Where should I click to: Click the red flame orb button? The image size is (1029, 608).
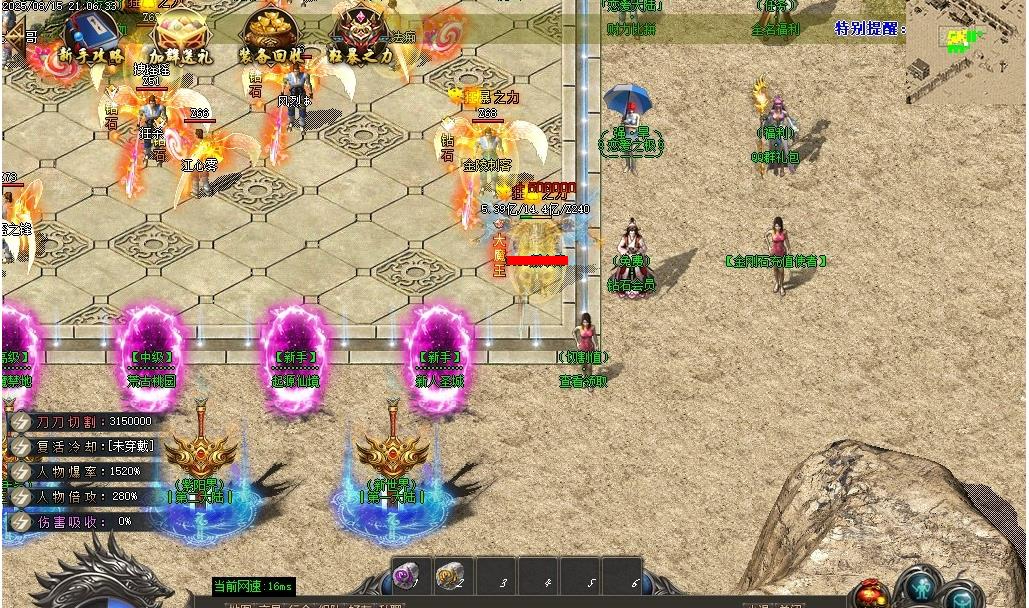coord(872,593)
